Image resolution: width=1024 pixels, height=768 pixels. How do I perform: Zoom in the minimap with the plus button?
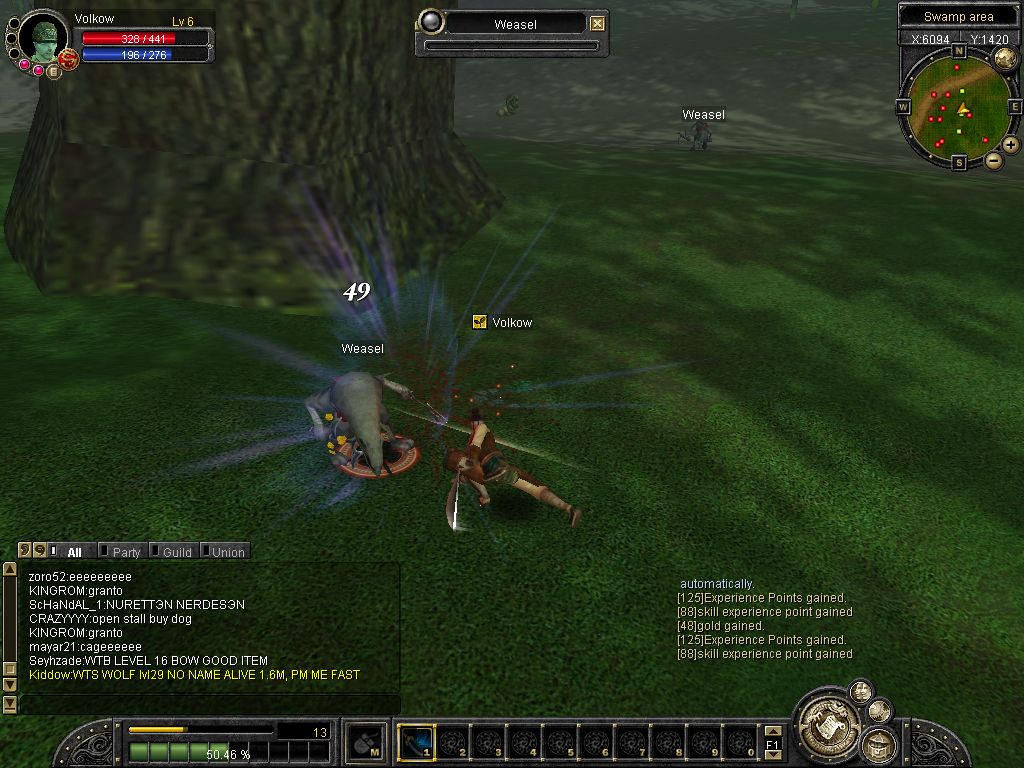1011,145
